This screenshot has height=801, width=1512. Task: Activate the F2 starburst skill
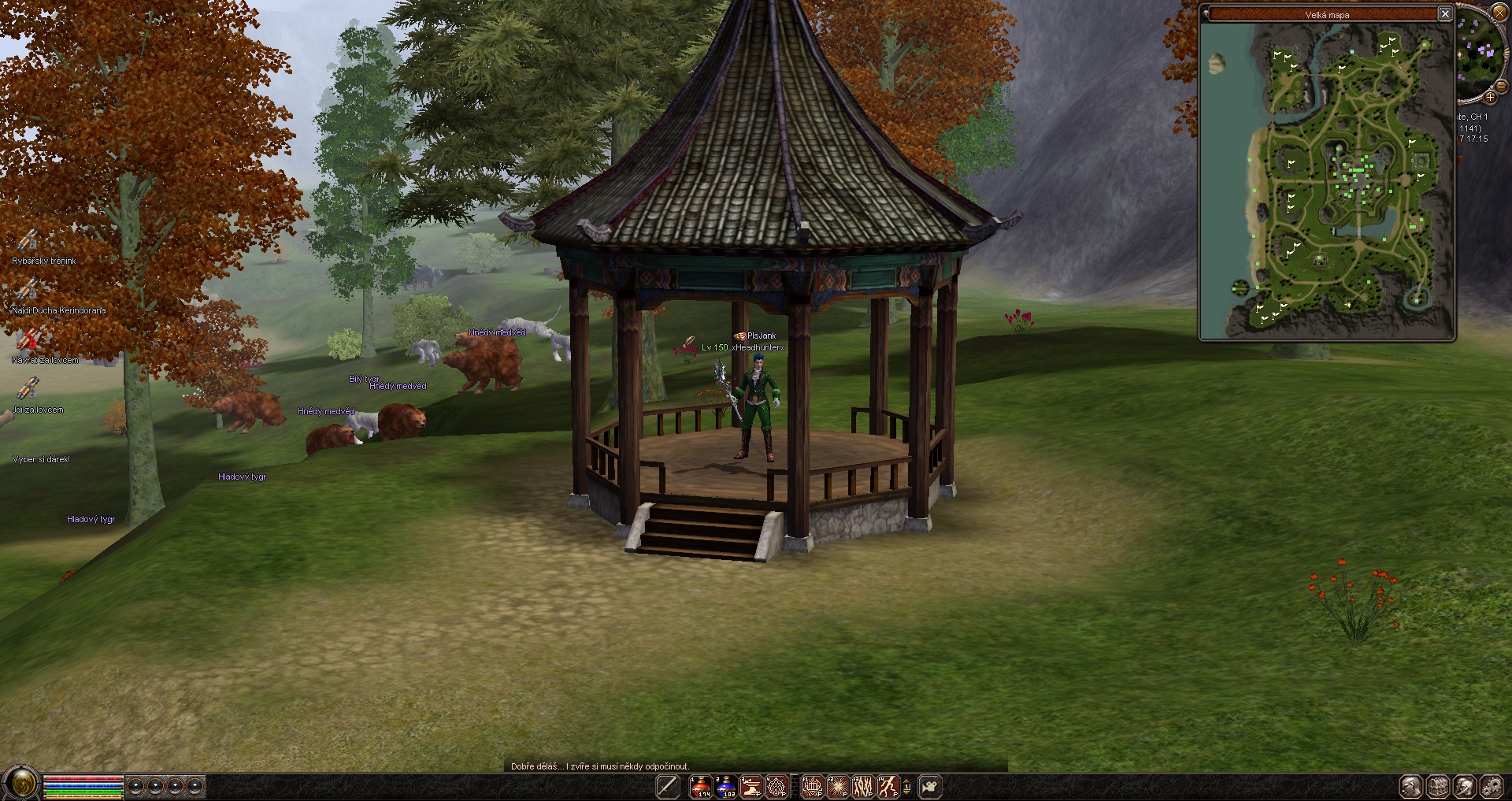837,786
